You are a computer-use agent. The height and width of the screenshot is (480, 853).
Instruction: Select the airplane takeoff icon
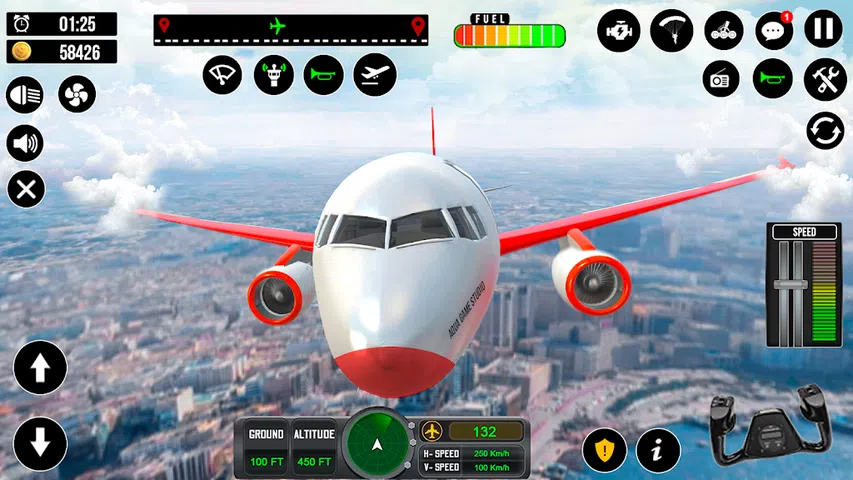point(375,75)
